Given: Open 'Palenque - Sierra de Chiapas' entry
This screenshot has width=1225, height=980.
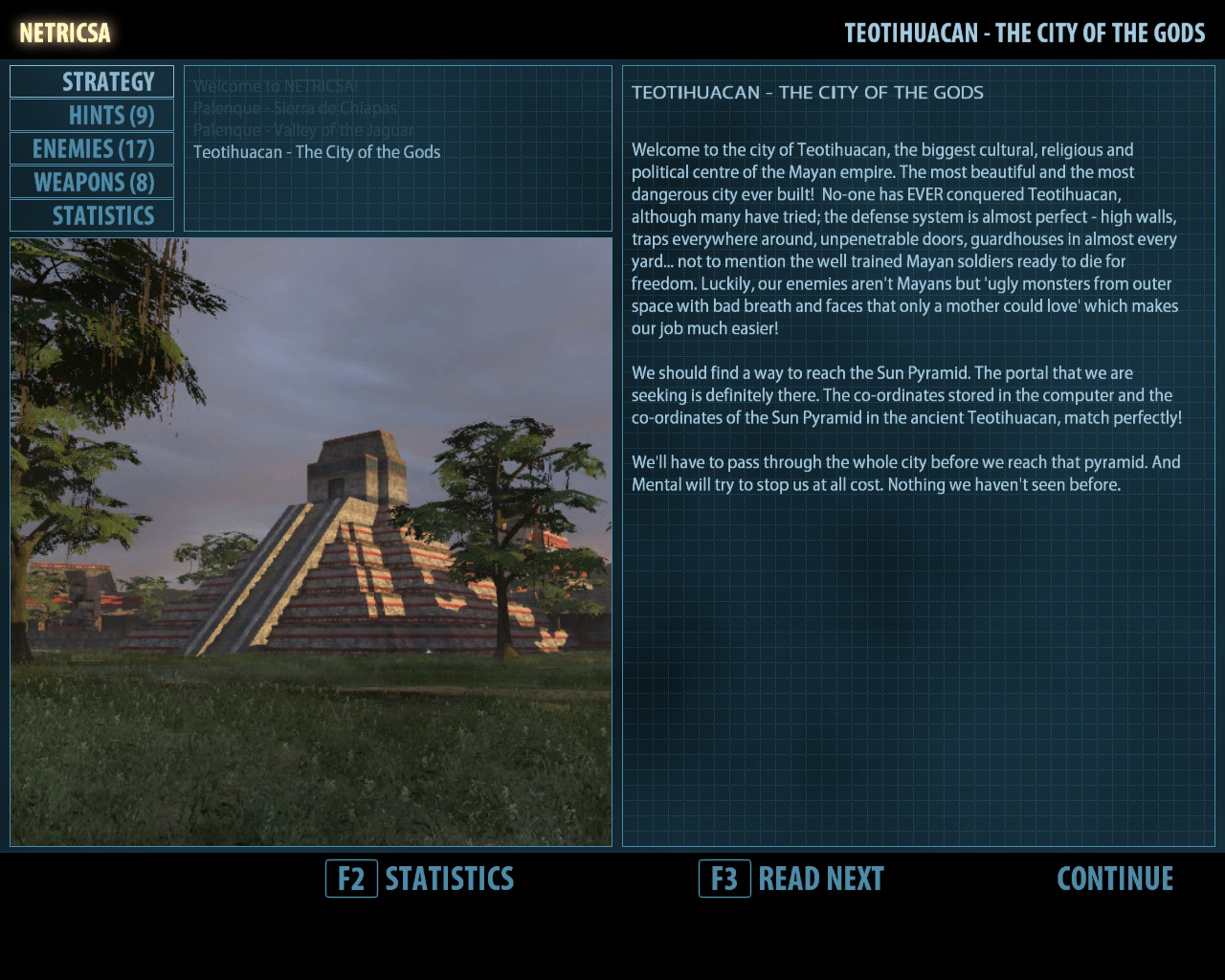Looking at the screenshot, I should 295,108.
